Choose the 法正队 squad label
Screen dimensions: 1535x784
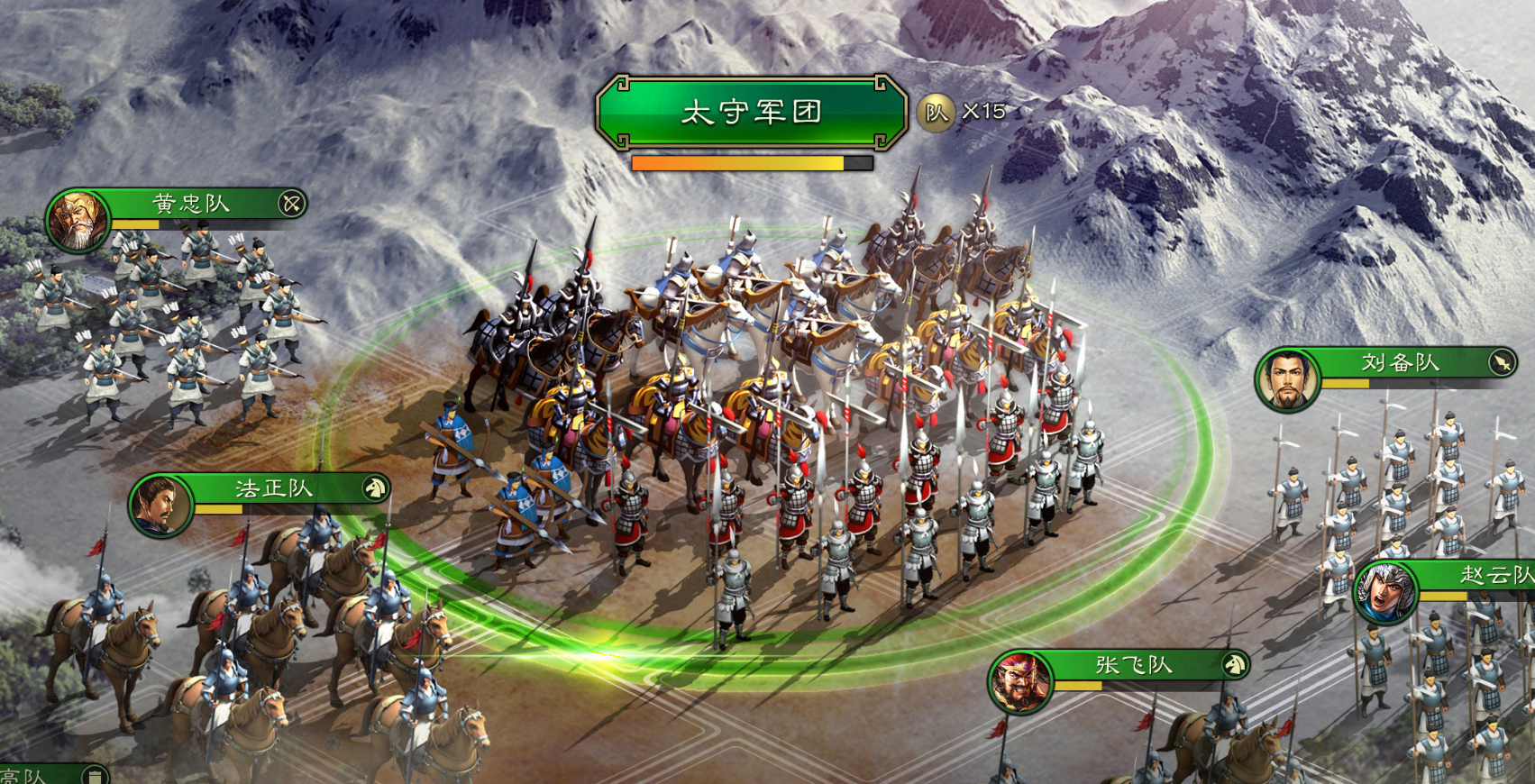(274, 488)
